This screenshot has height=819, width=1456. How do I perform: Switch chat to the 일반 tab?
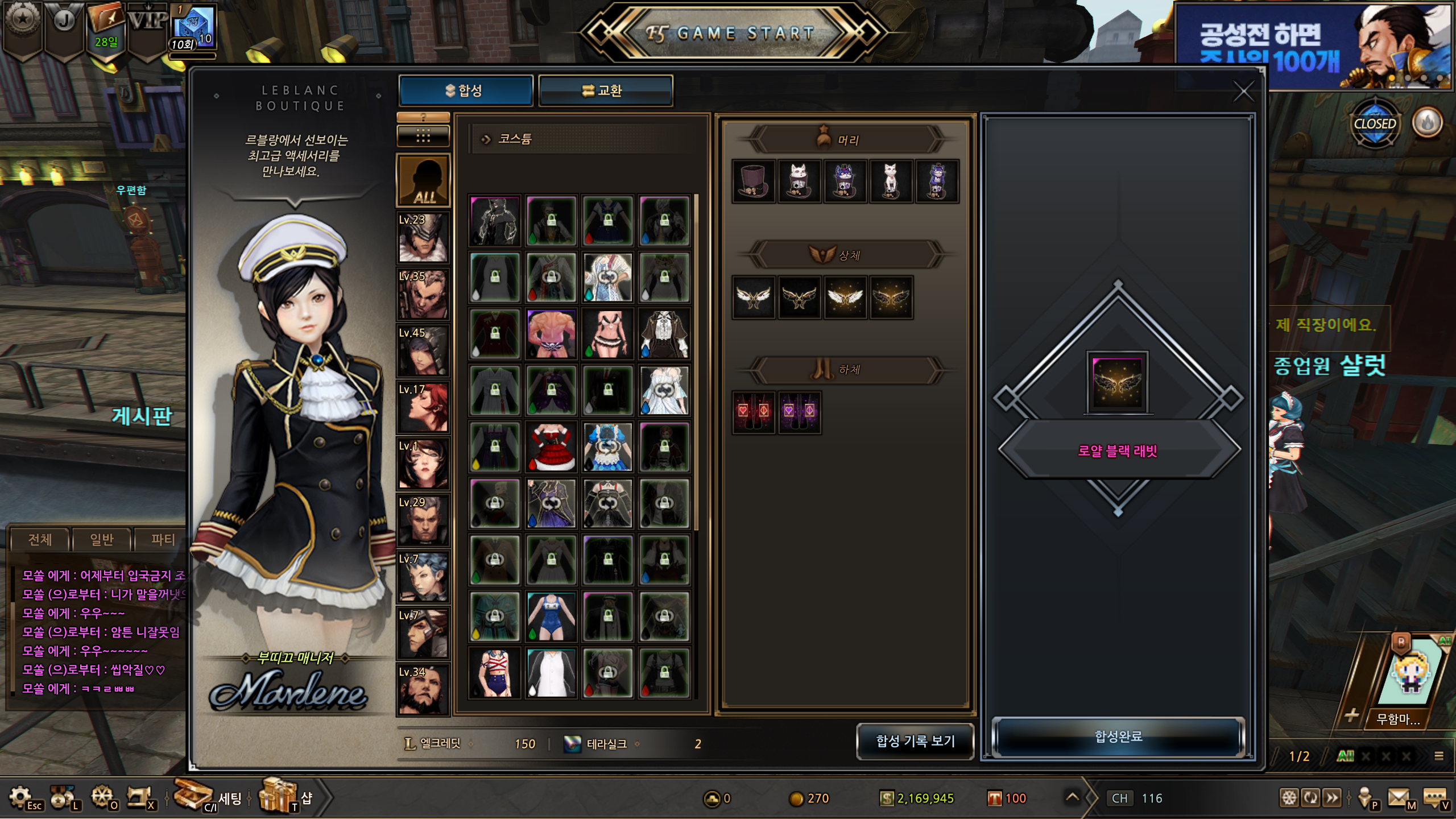coord(102,539)
